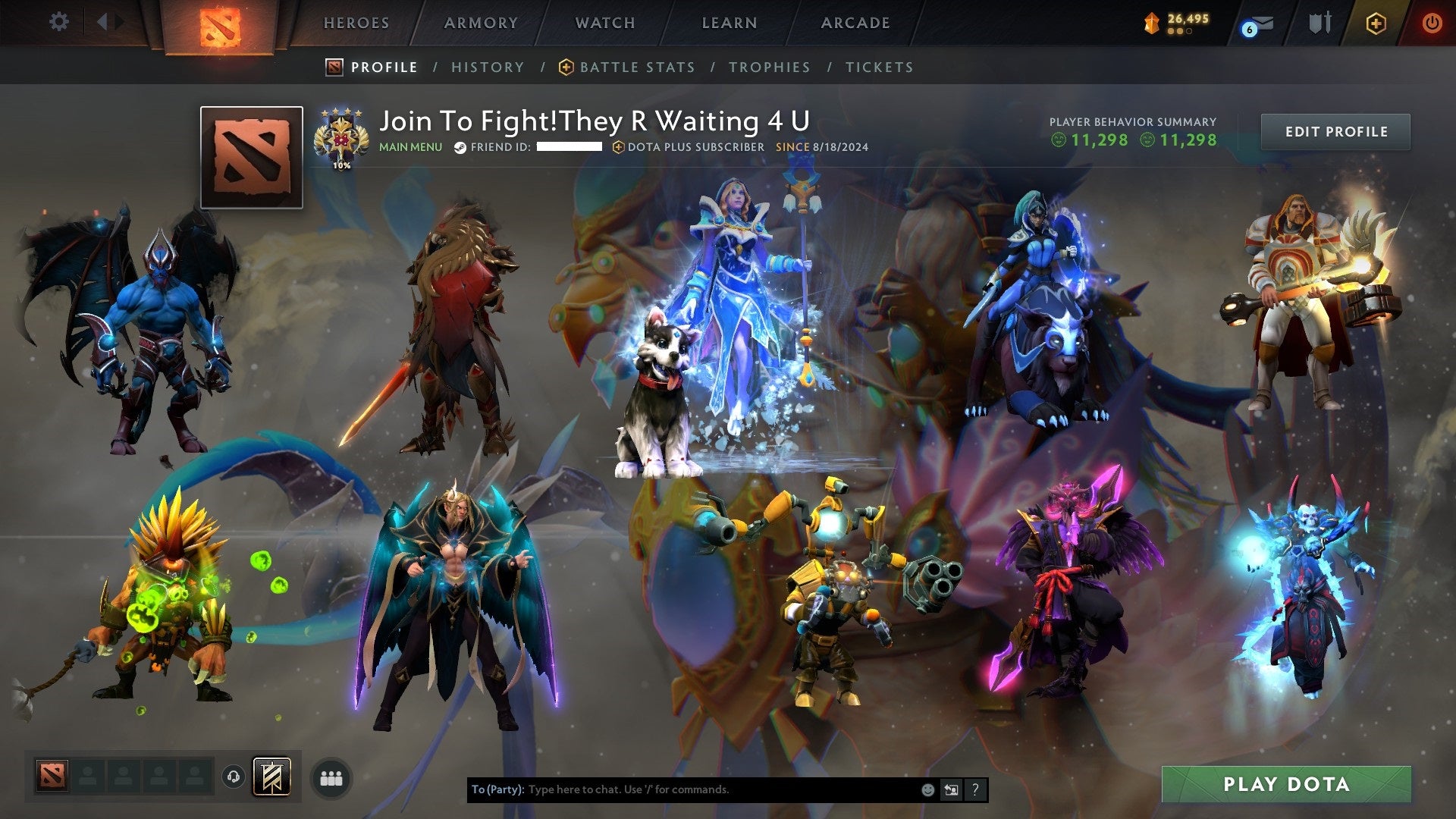Viewport: 1456px width, 819px height.
Task: Open friends list via the people icon
Action: (331, 778)
